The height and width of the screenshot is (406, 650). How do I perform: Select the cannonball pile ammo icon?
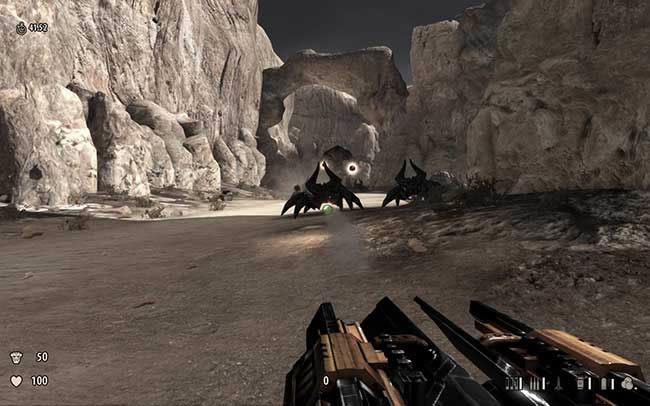point(626,383)
